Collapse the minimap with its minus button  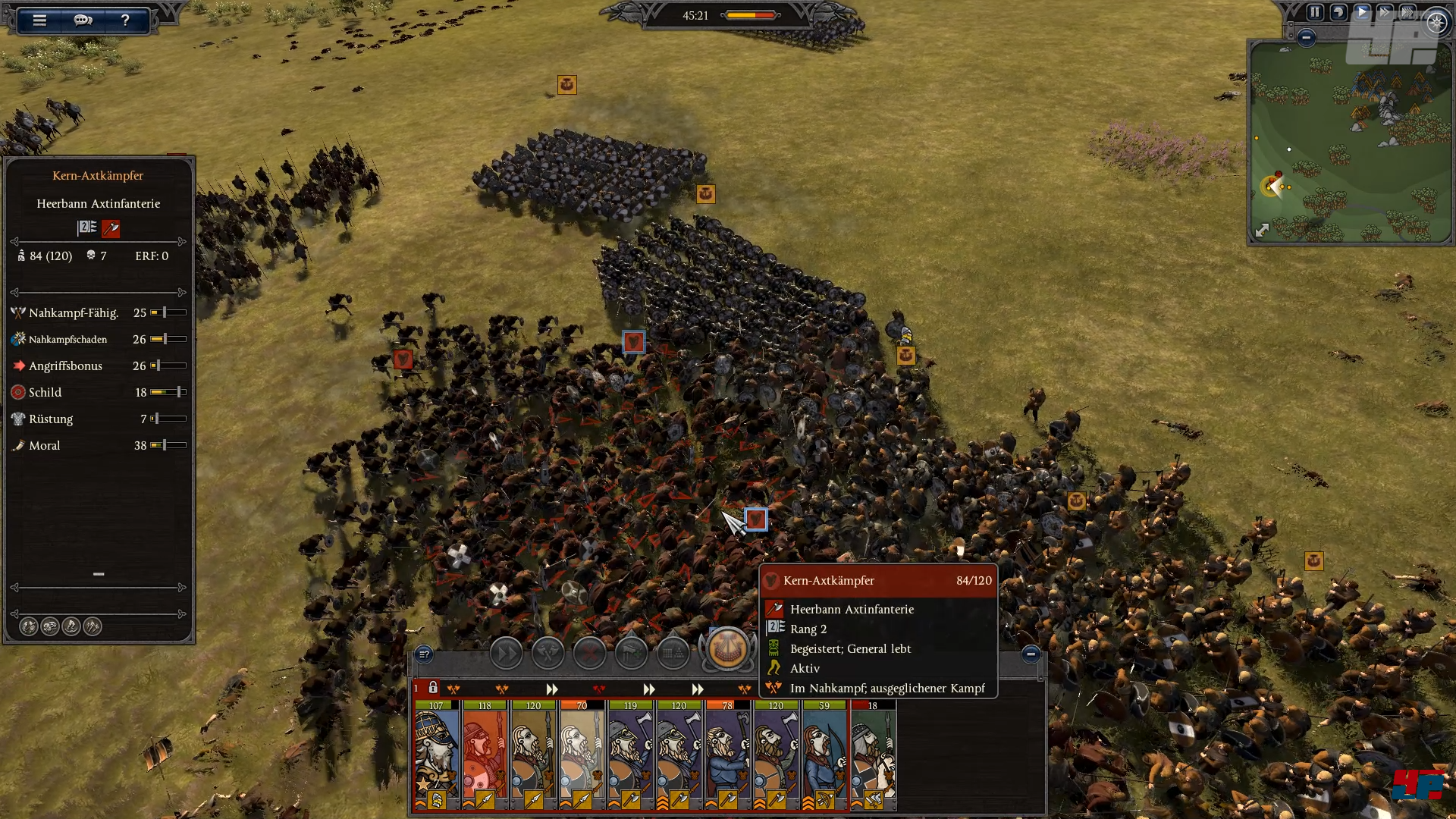pyautogui.click(x=1306, y=37)
